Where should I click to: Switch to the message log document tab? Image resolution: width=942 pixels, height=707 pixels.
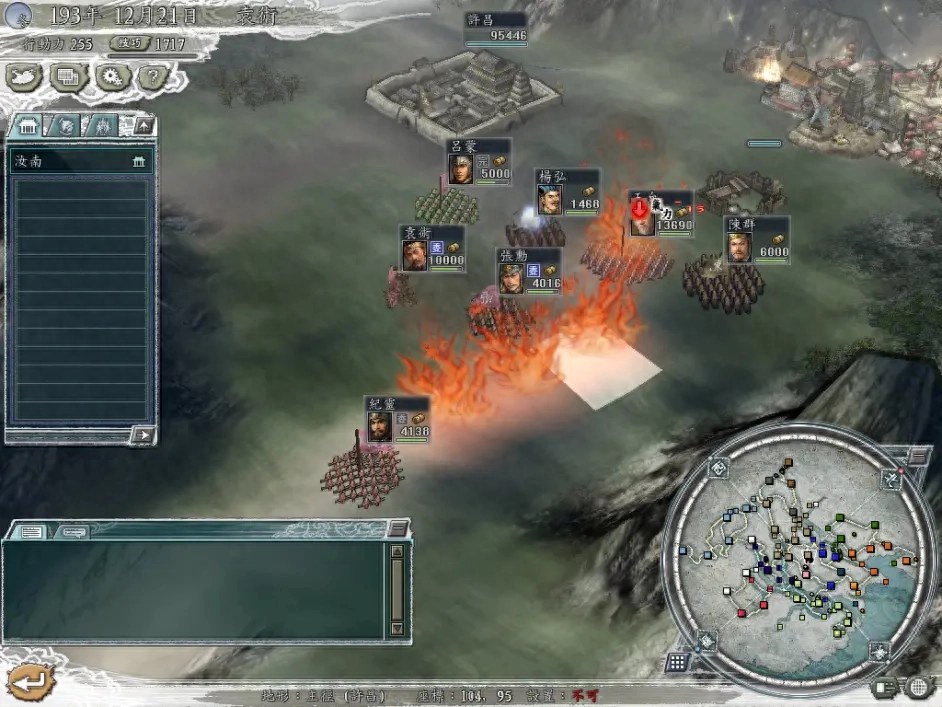click(x=31, y=531)
